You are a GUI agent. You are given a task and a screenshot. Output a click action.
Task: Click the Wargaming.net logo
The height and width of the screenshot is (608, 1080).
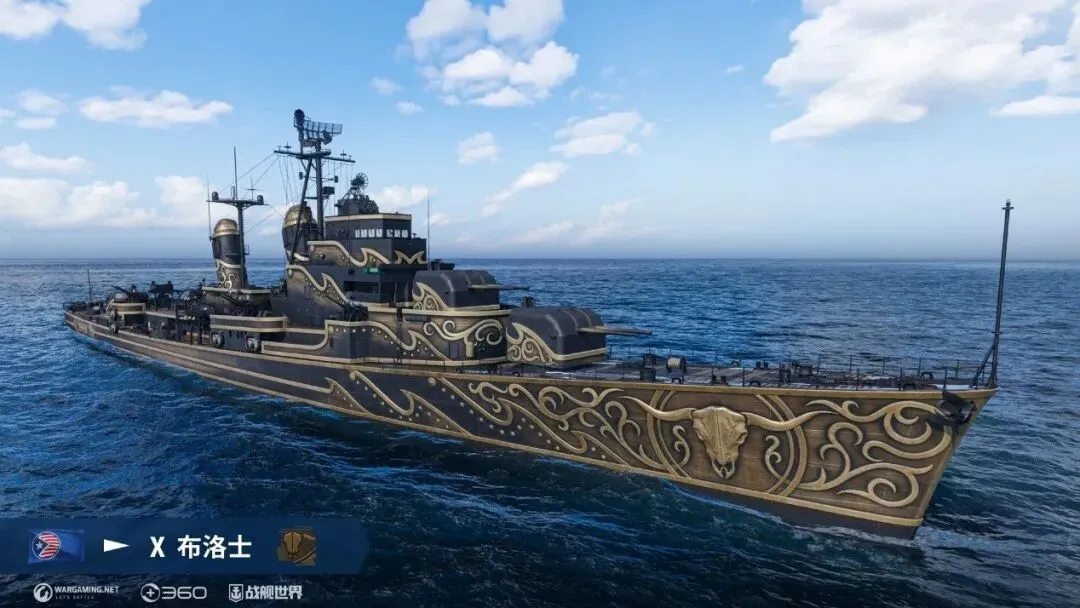76,592
